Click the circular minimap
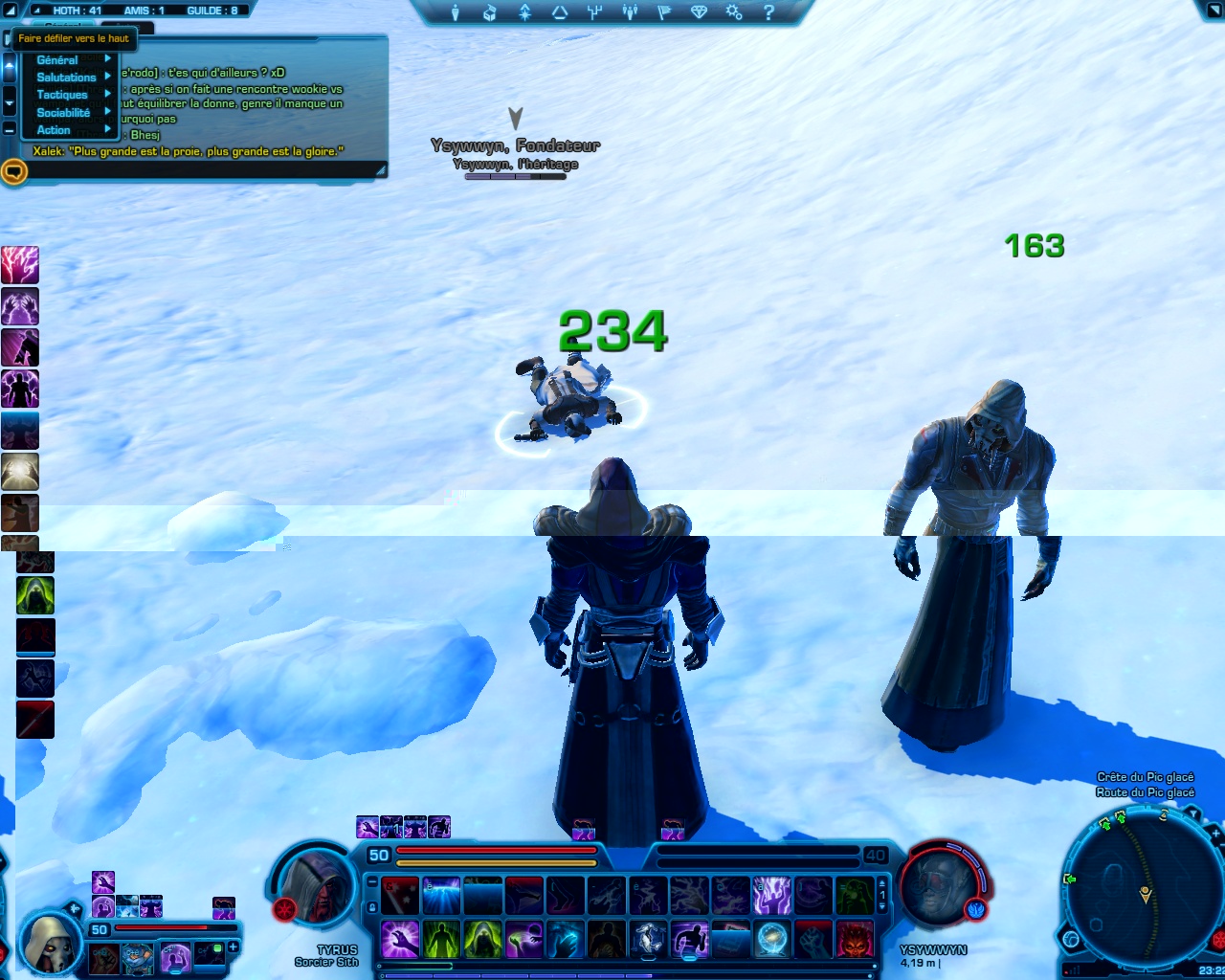The image size is (1225, 980). [x=1138, y=888]
